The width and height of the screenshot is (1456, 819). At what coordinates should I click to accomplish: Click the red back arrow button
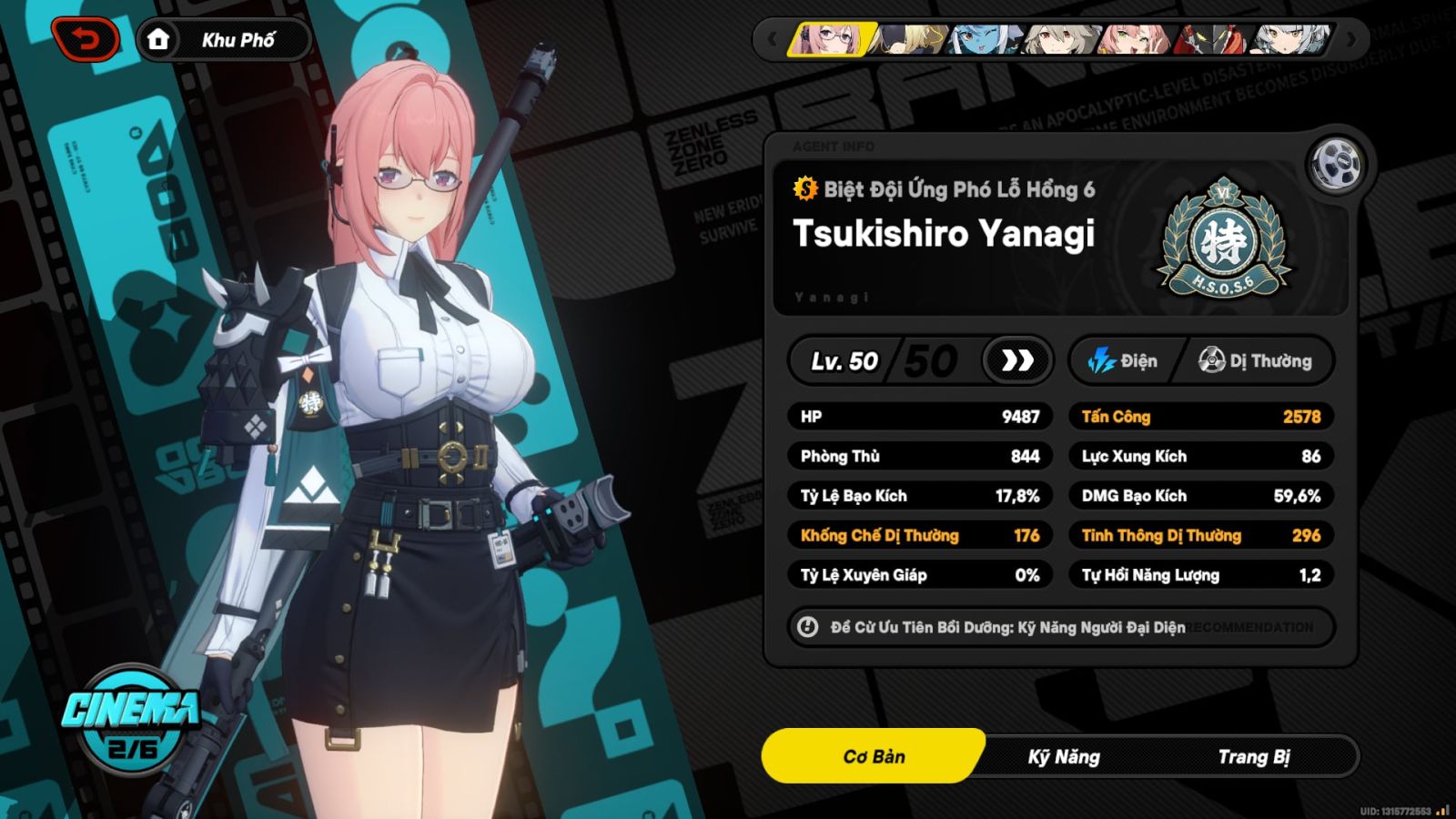[x=86, y=40]
